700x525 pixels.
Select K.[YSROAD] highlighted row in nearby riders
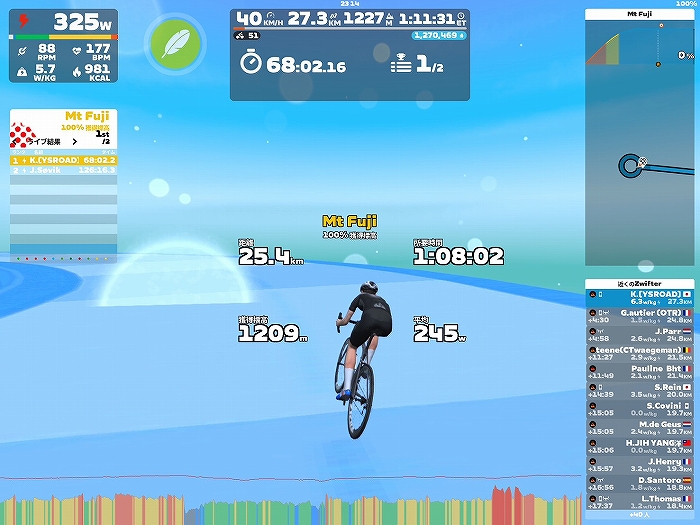tap(640, 298)
